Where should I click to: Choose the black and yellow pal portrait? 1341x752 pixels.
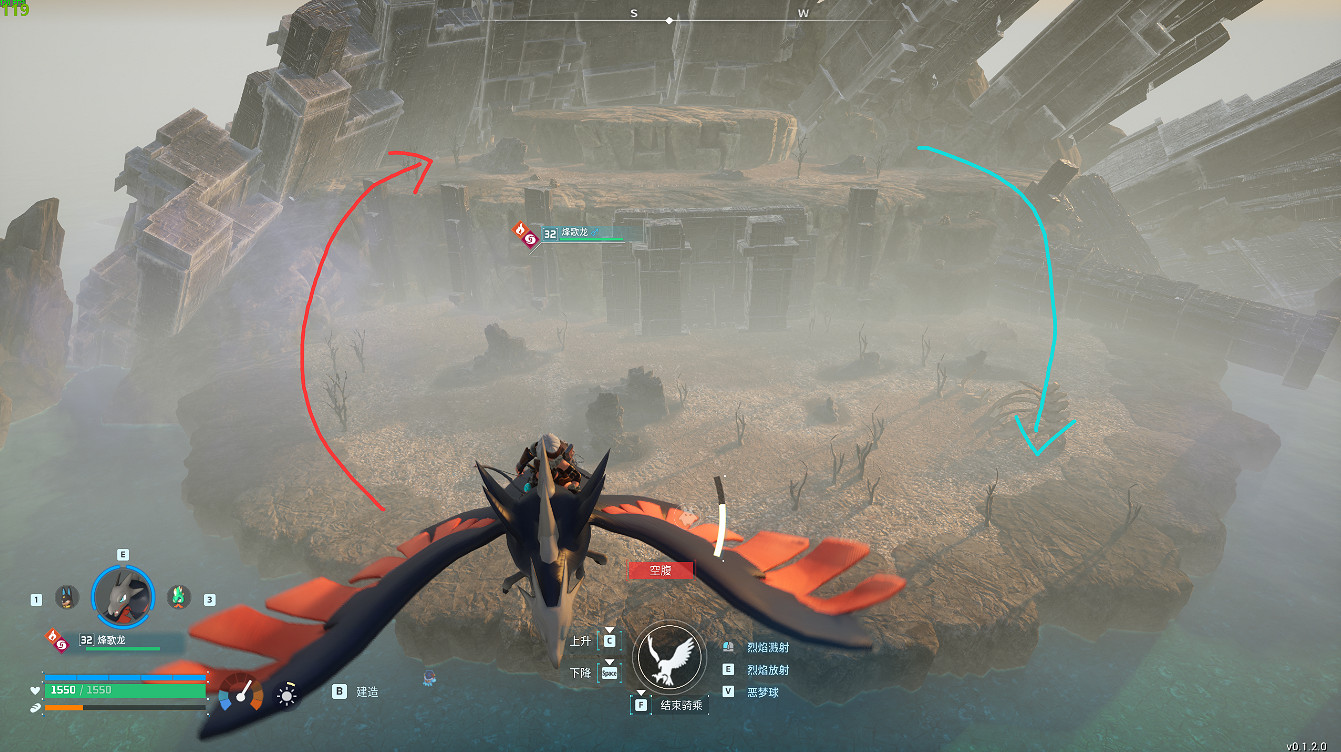(67, 597)
